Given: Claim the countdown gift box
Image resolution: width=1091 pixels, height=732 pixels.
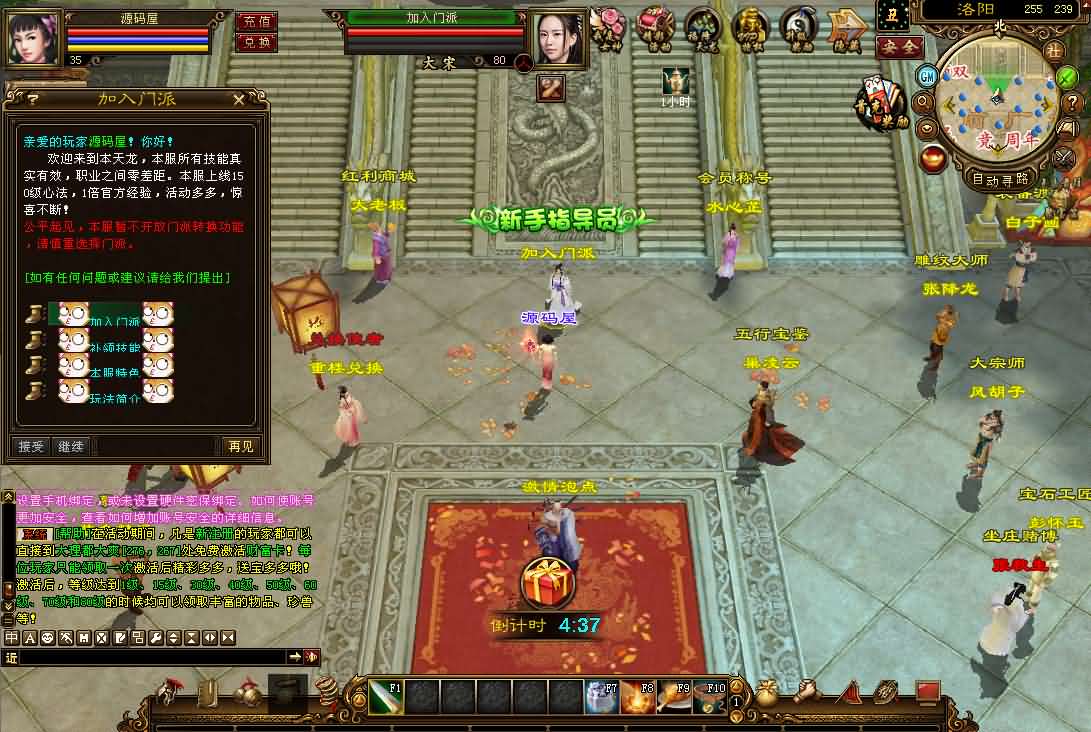Looking at the screenshot, I should coord(546,582).
